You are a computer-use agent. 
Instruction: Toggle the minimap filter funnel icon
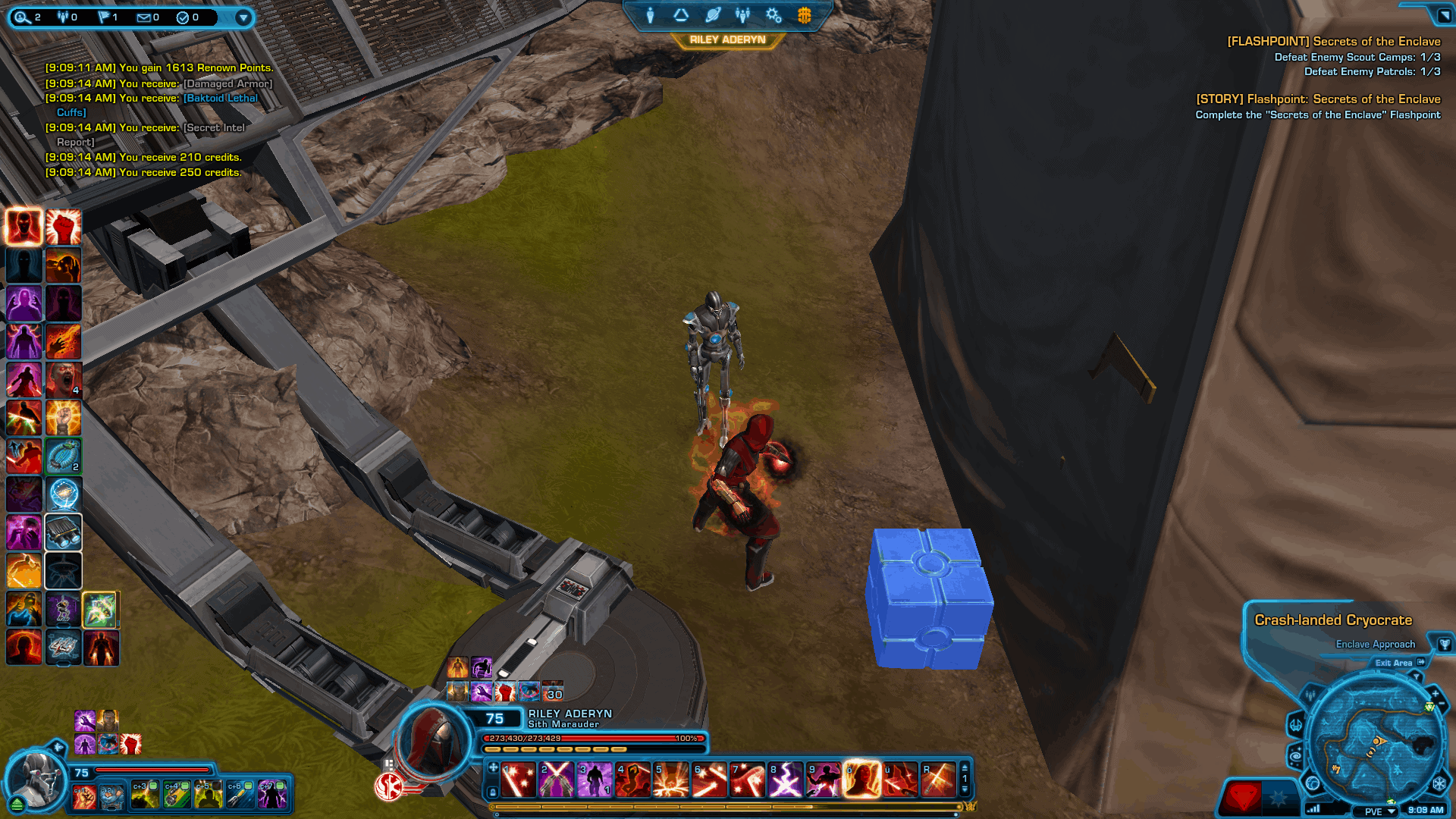[1417, 677]
